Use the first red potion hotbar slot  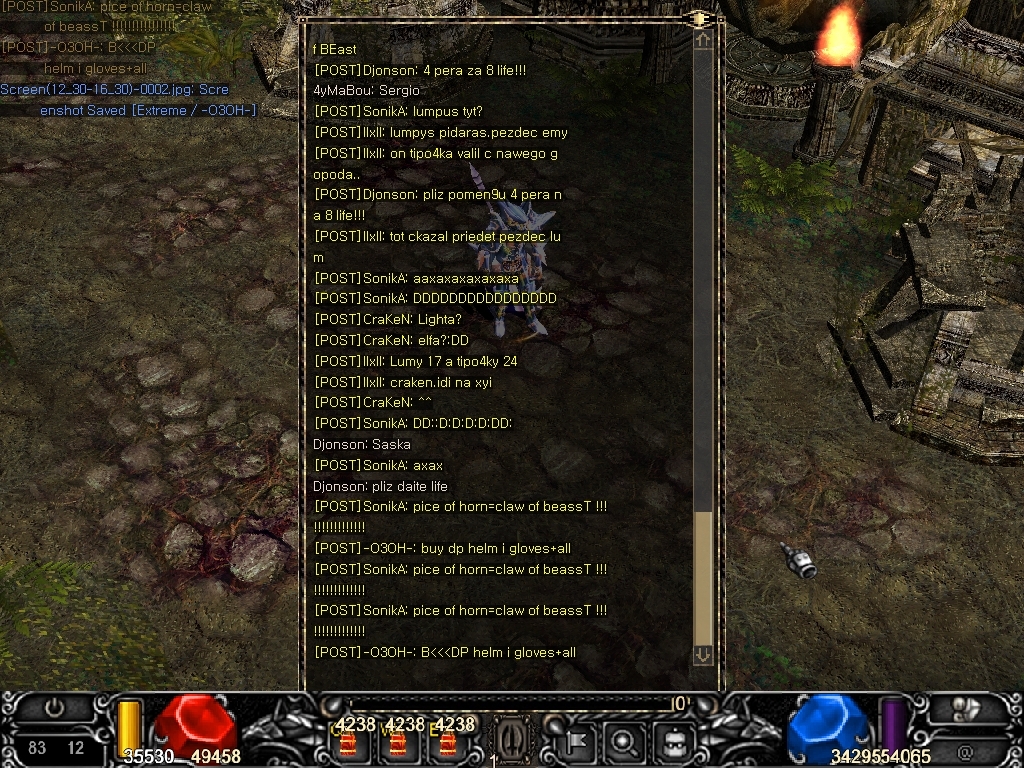(x=349, y=743)
